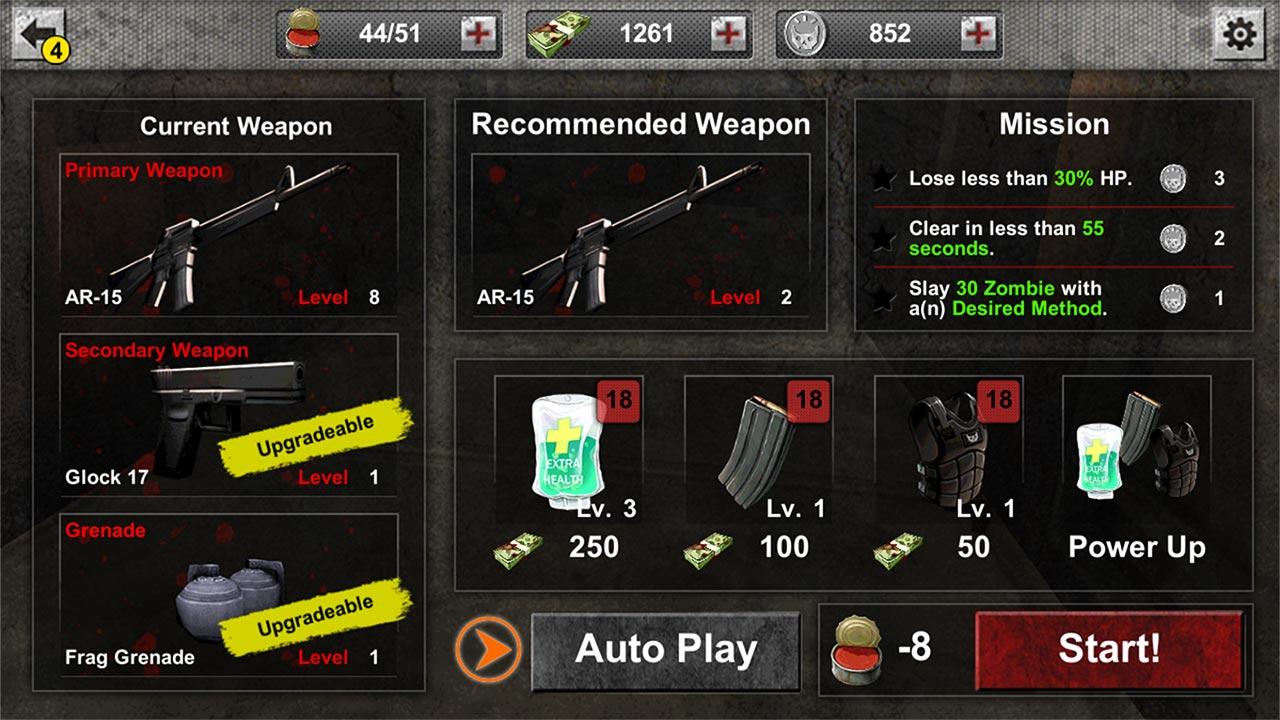Open the settings gear menu
Screen dimensions: 1280x720
click(x=1242, y=33)
